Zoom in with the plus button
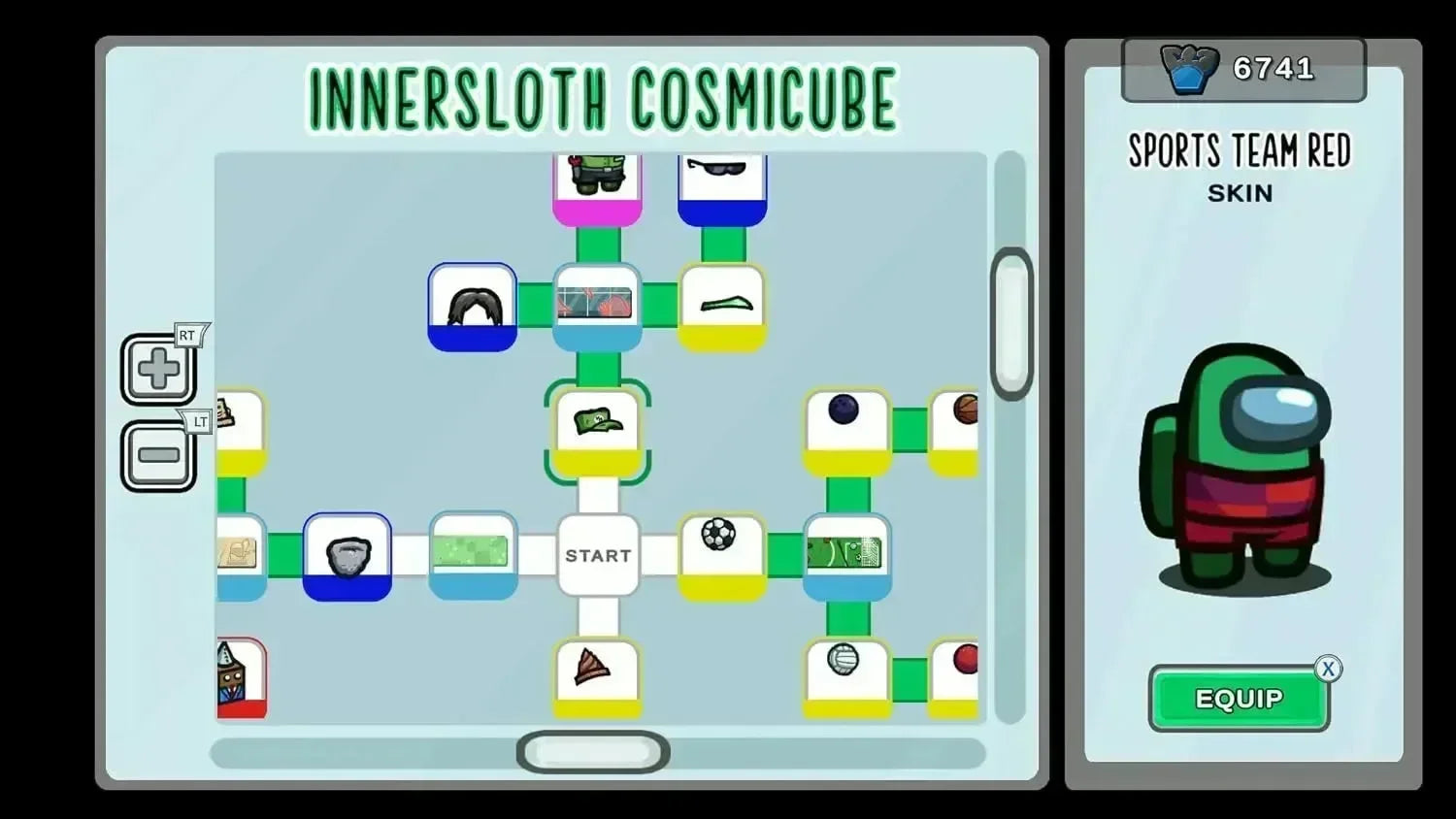The width and height of the screenshot is (1456, 819). pos(158,370)
